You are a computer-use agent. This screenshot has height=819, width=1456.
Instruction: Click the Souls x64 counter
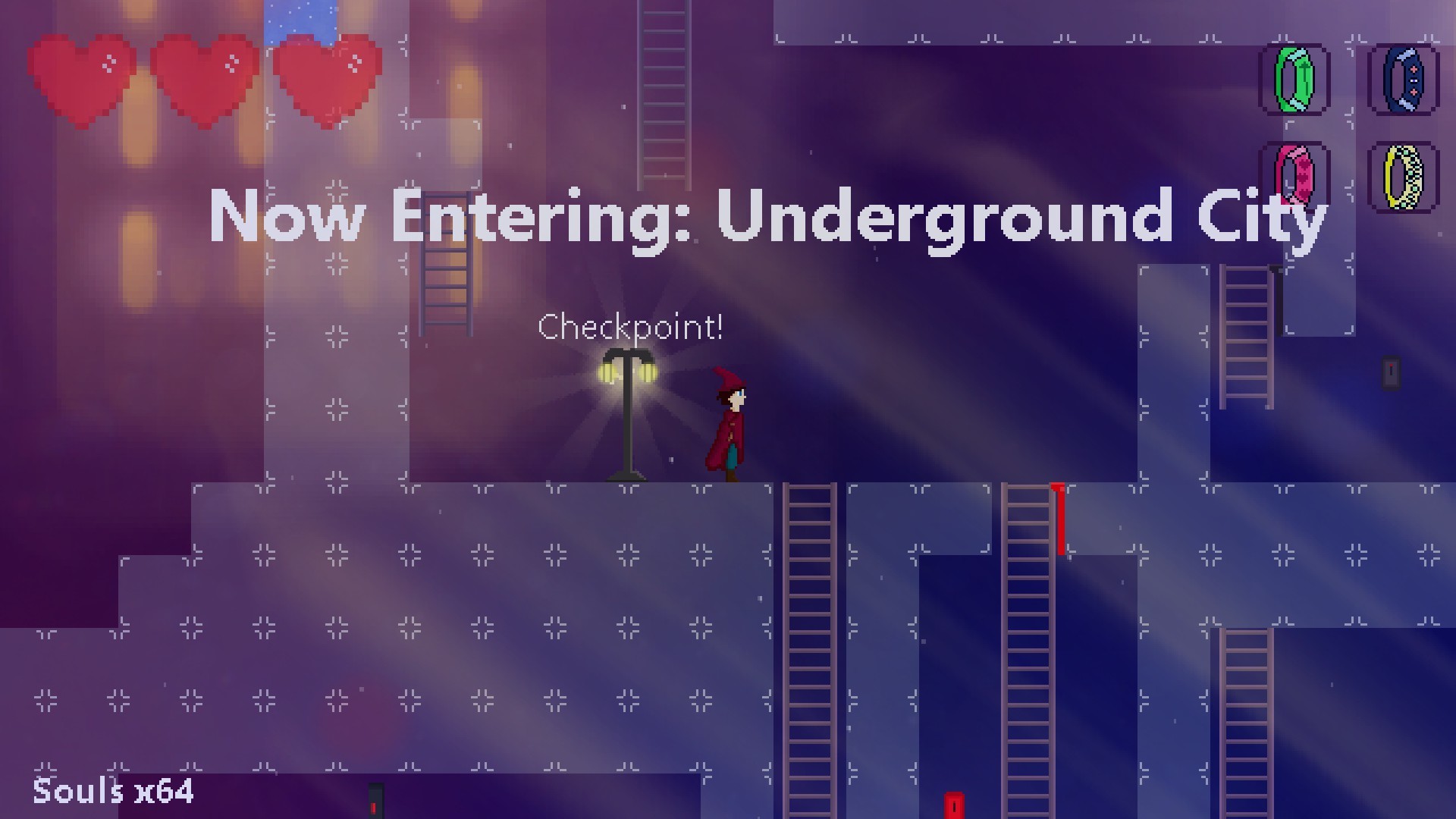click(114, 792)
